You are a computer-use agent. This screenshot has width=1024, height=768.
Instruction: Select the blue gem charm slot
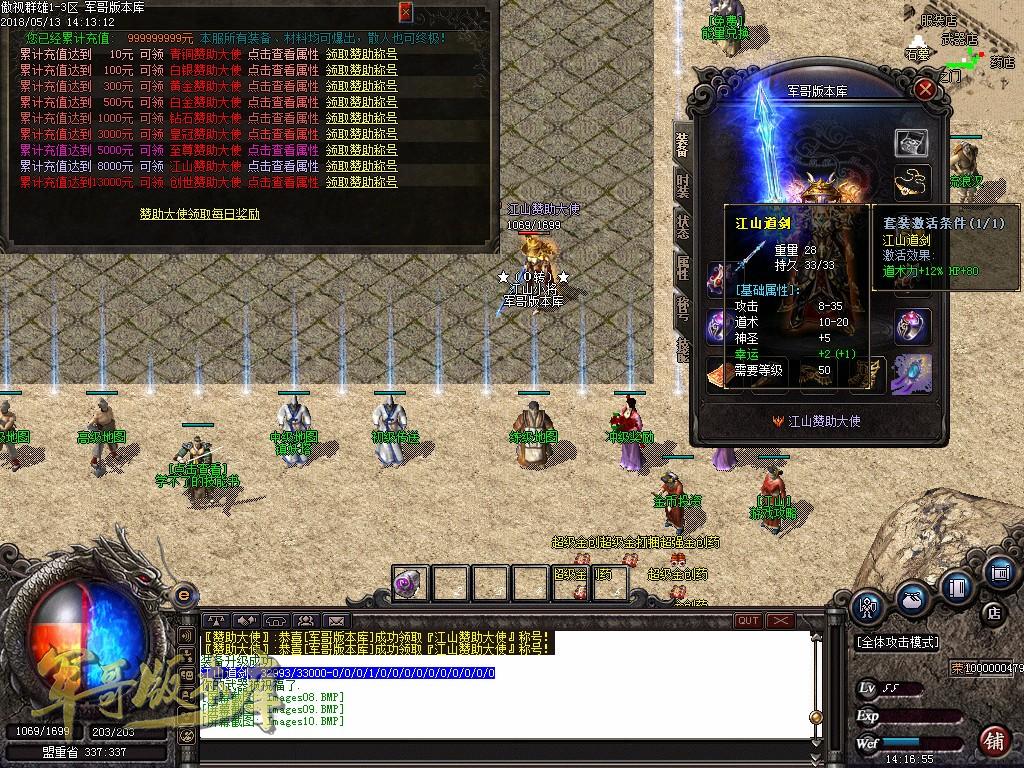pos(912,372)
